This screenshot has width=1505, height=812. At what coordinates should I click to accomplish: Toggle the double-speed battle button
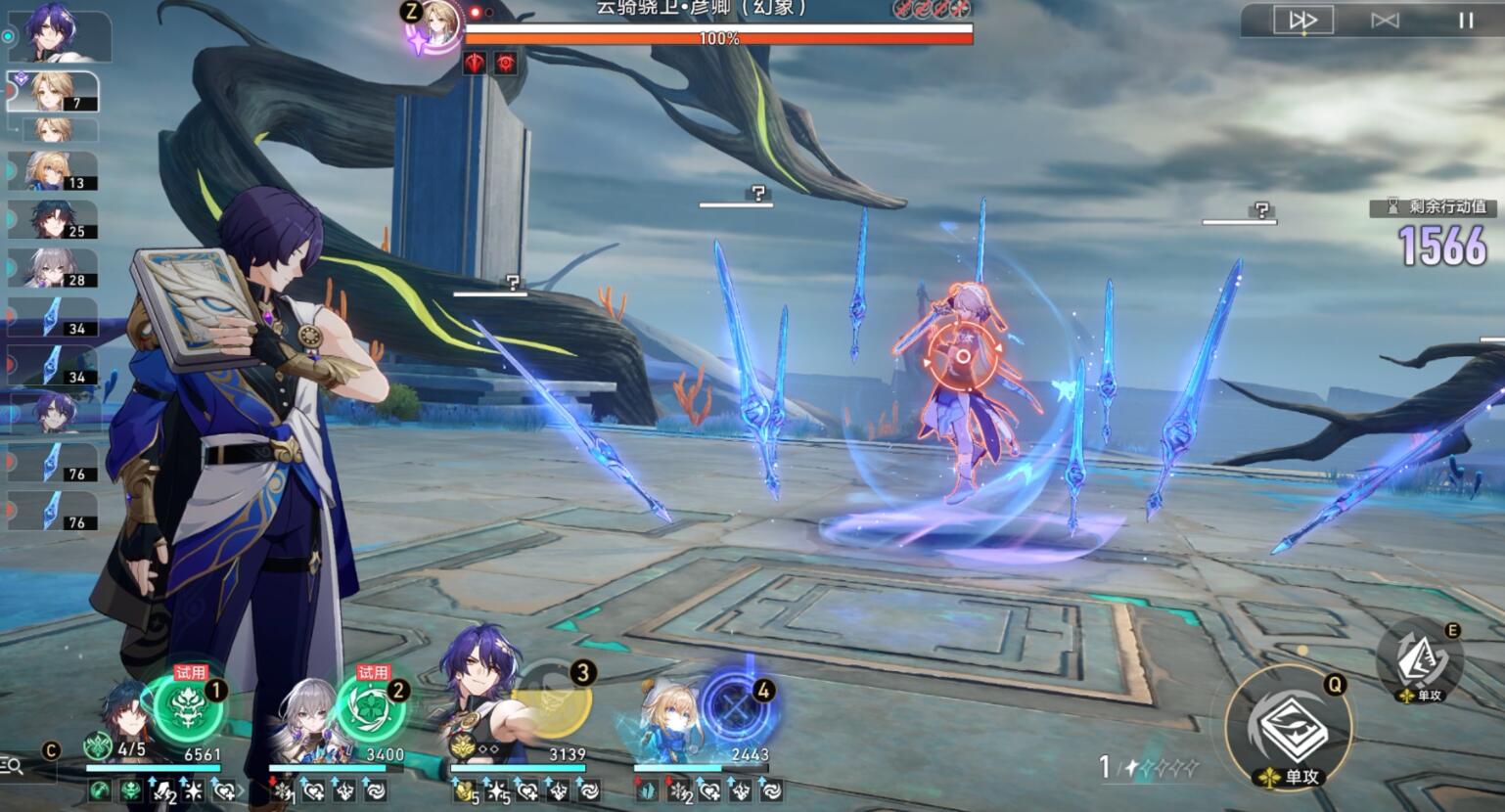click(x=1302, y=21)
